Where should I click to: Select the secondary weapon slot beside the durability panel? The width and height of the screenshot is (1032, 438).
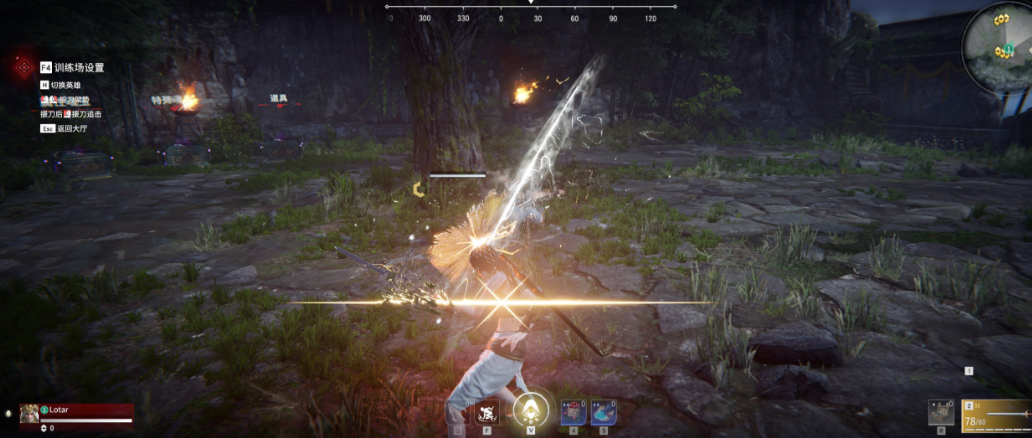tap(940, 411)
